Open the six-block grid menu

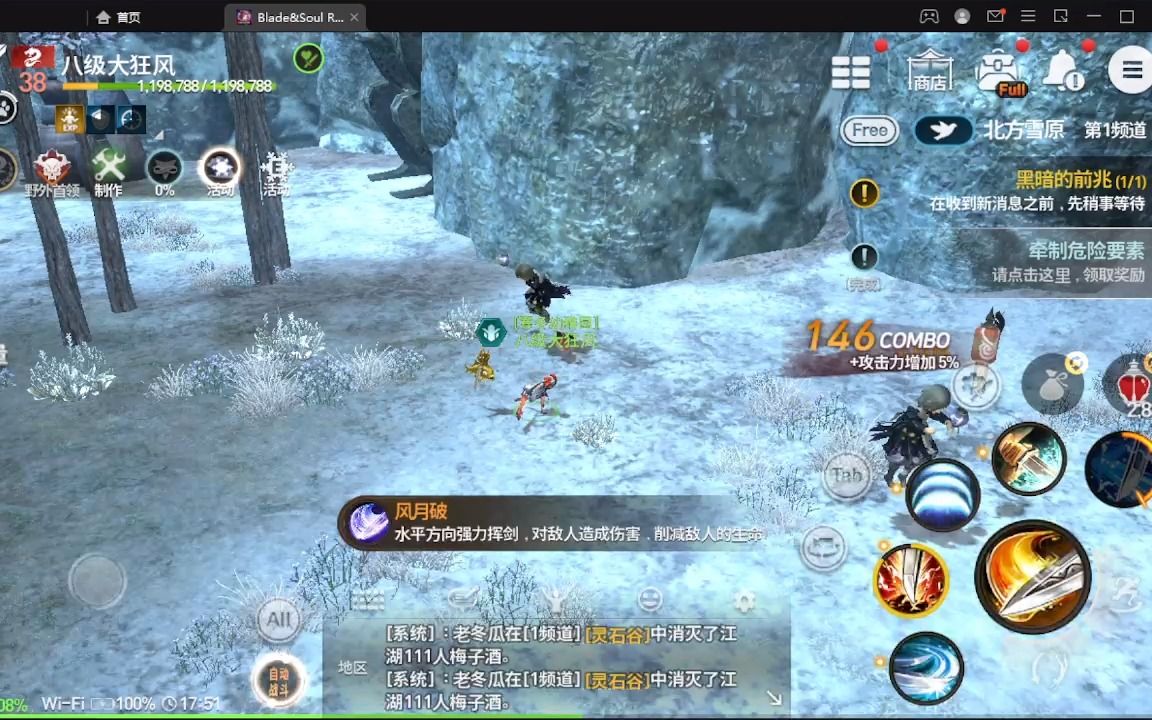(x=851, y=72)
